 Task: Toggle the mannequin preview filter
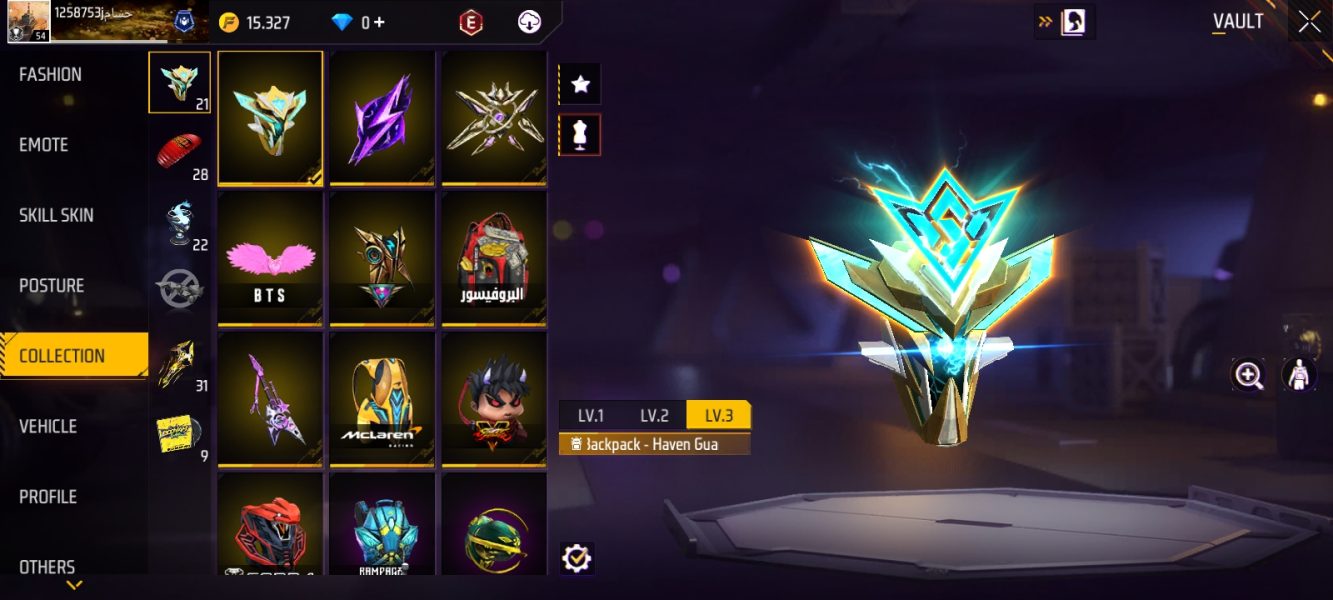(x=580, y=135)
